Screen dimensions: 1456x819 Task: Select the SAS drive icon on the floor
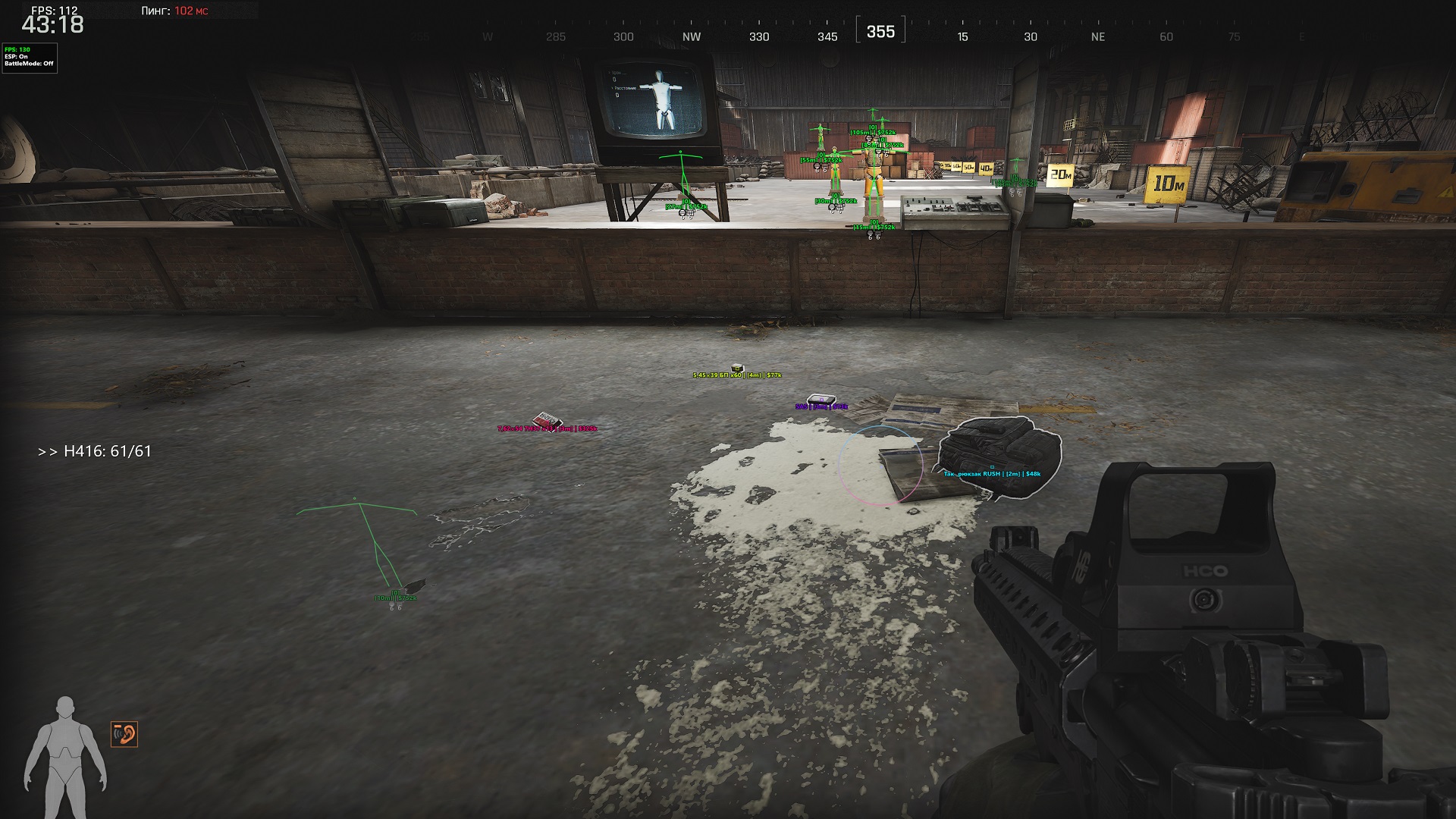click(821, 397)
